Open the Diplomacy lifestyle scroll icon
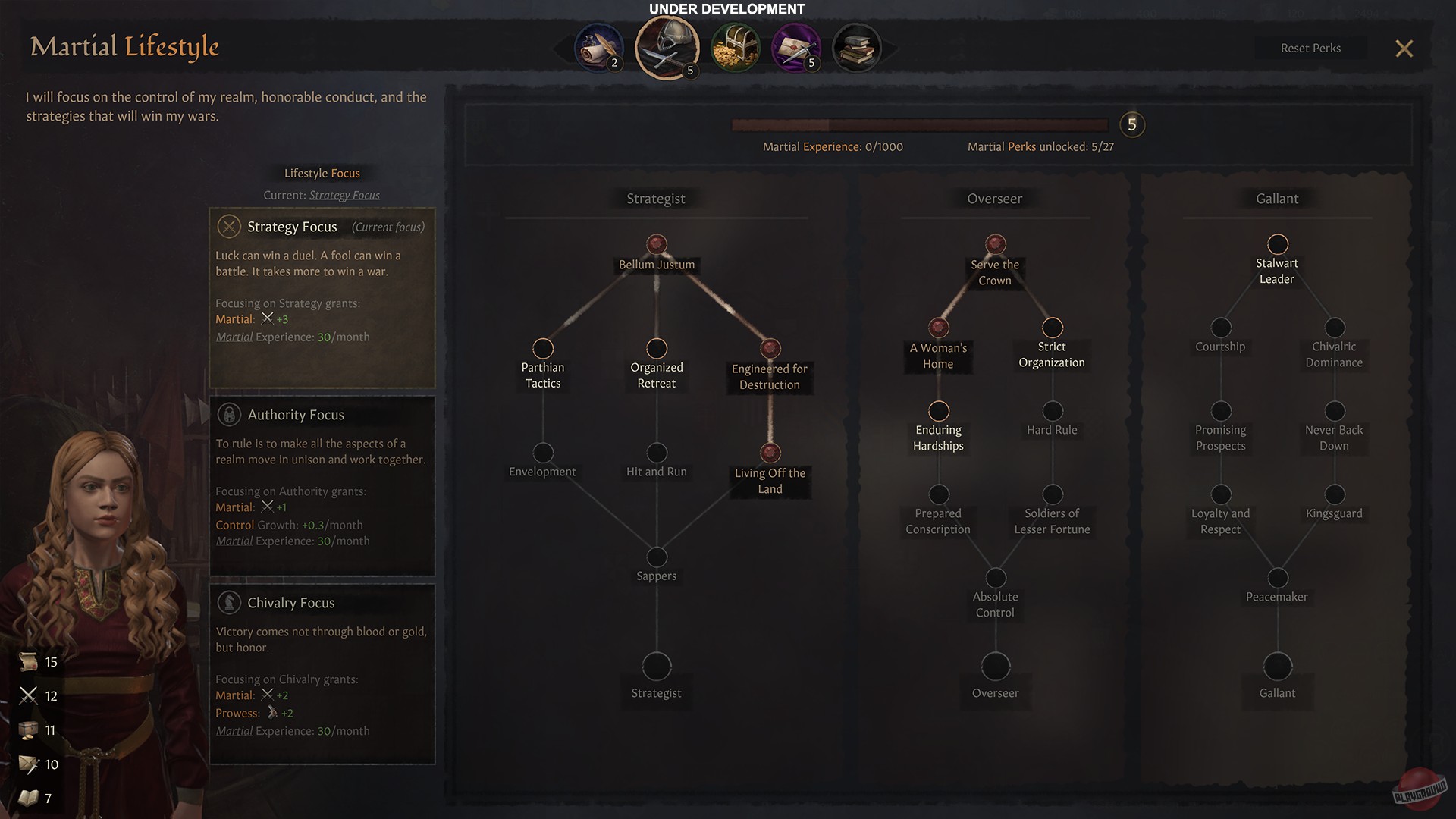Image resolution: width=1456 pixels, height=819 pixels. click(599, 47)
